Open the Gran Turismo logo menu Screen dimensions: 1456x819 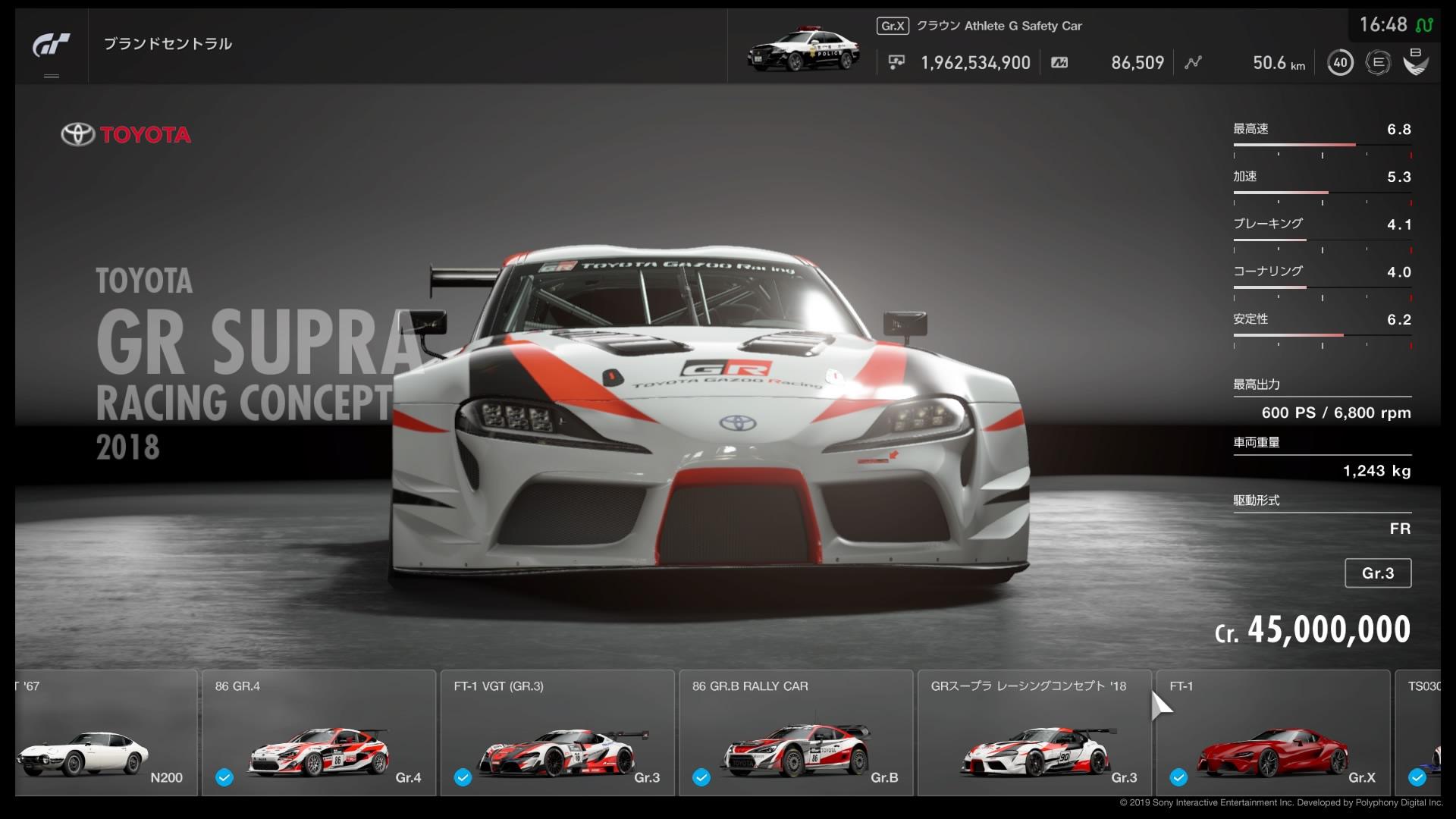click(x=51, y=45)
